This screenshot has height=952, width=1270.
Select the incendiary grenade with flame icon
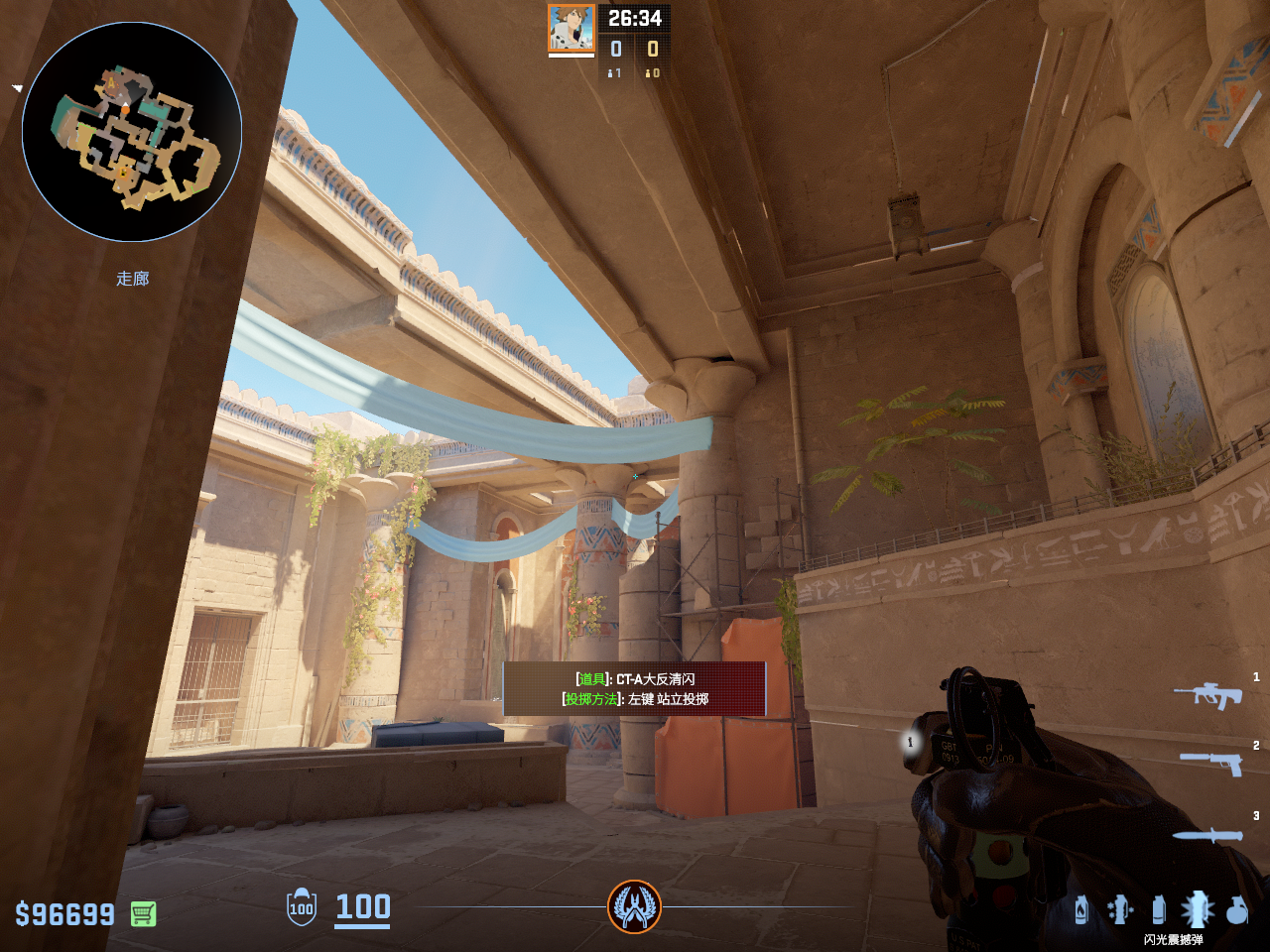(1081, 909)
